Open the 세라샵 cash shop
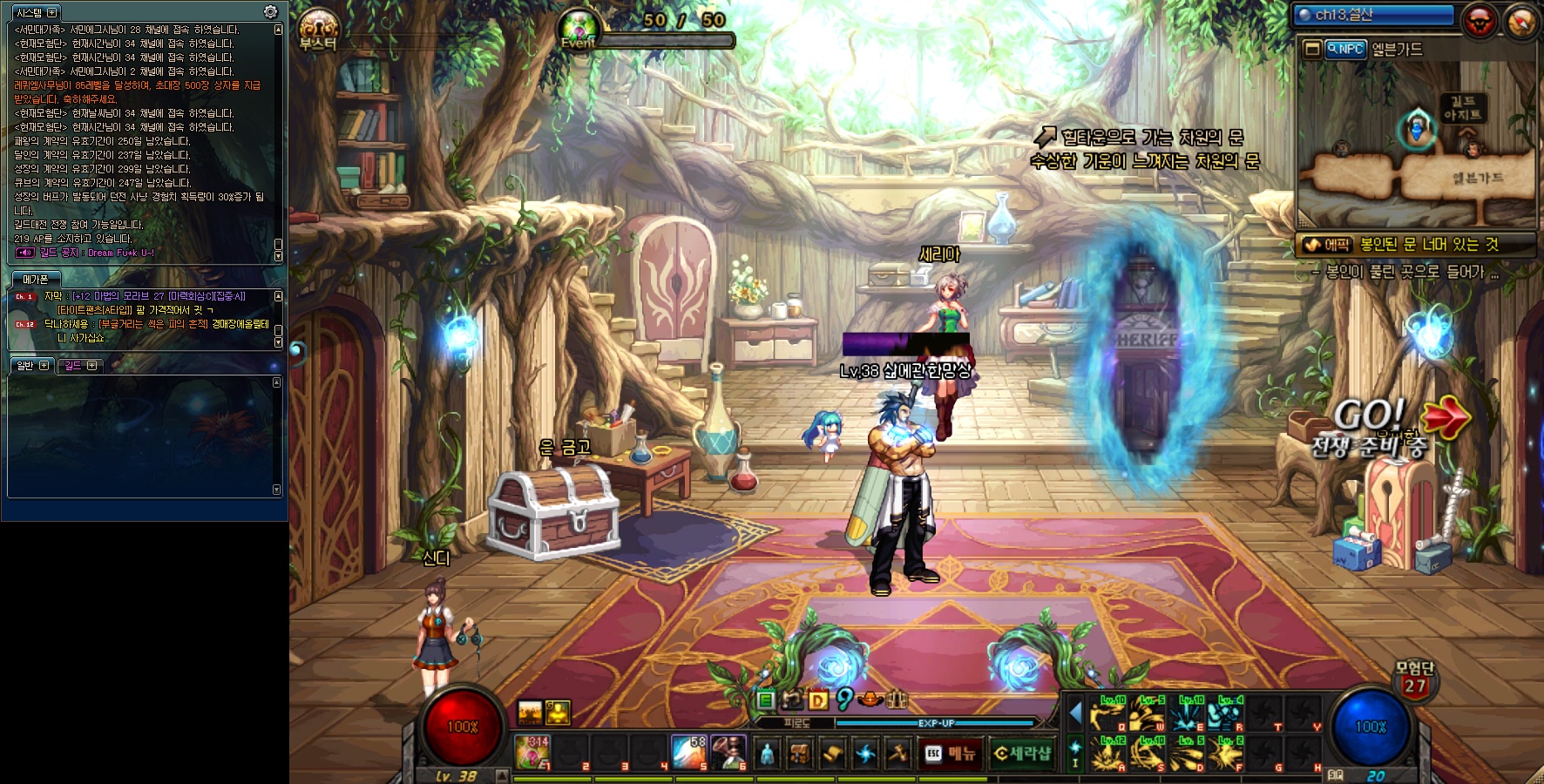The width and height of the screenshot is (1544, 784). pos(1022,754)
